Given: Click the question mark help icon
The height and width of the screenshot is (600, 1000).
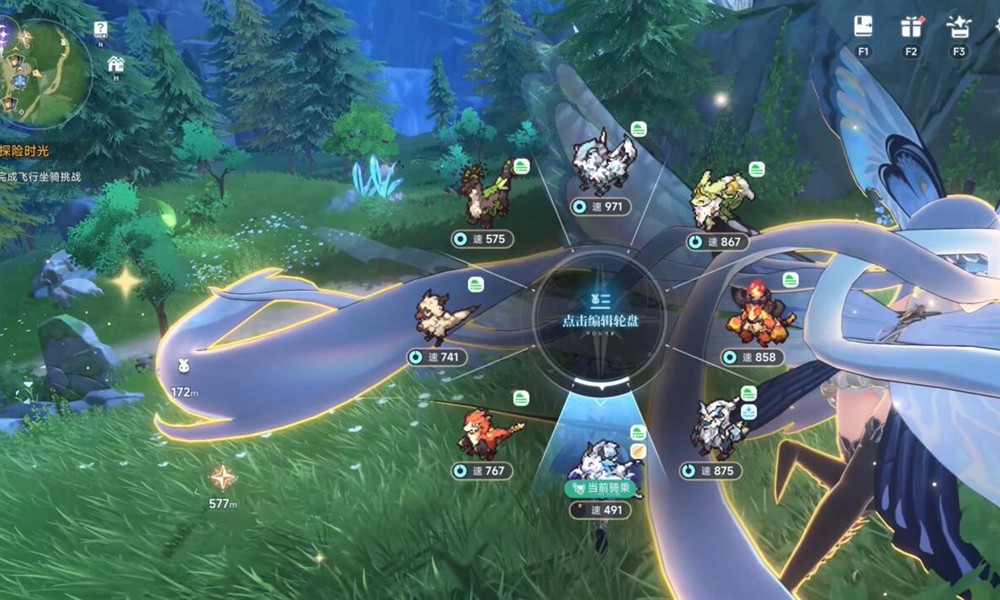Looking at the screenshot, I should pyautogui.click(x=101, y=29).
